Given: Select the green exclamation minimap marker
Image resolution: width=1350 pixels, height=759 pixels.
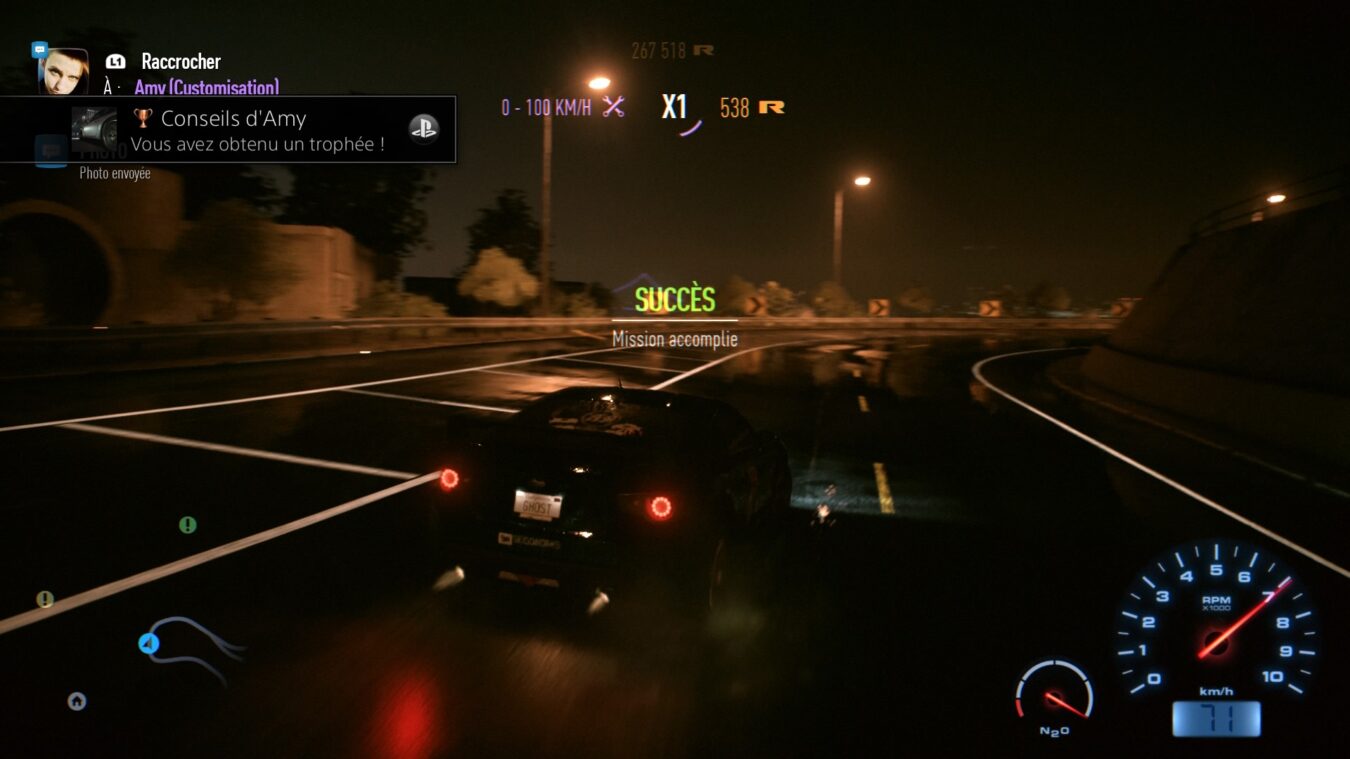Looking at the screenshot, I should pyautogui.click(x=187, y=525).
